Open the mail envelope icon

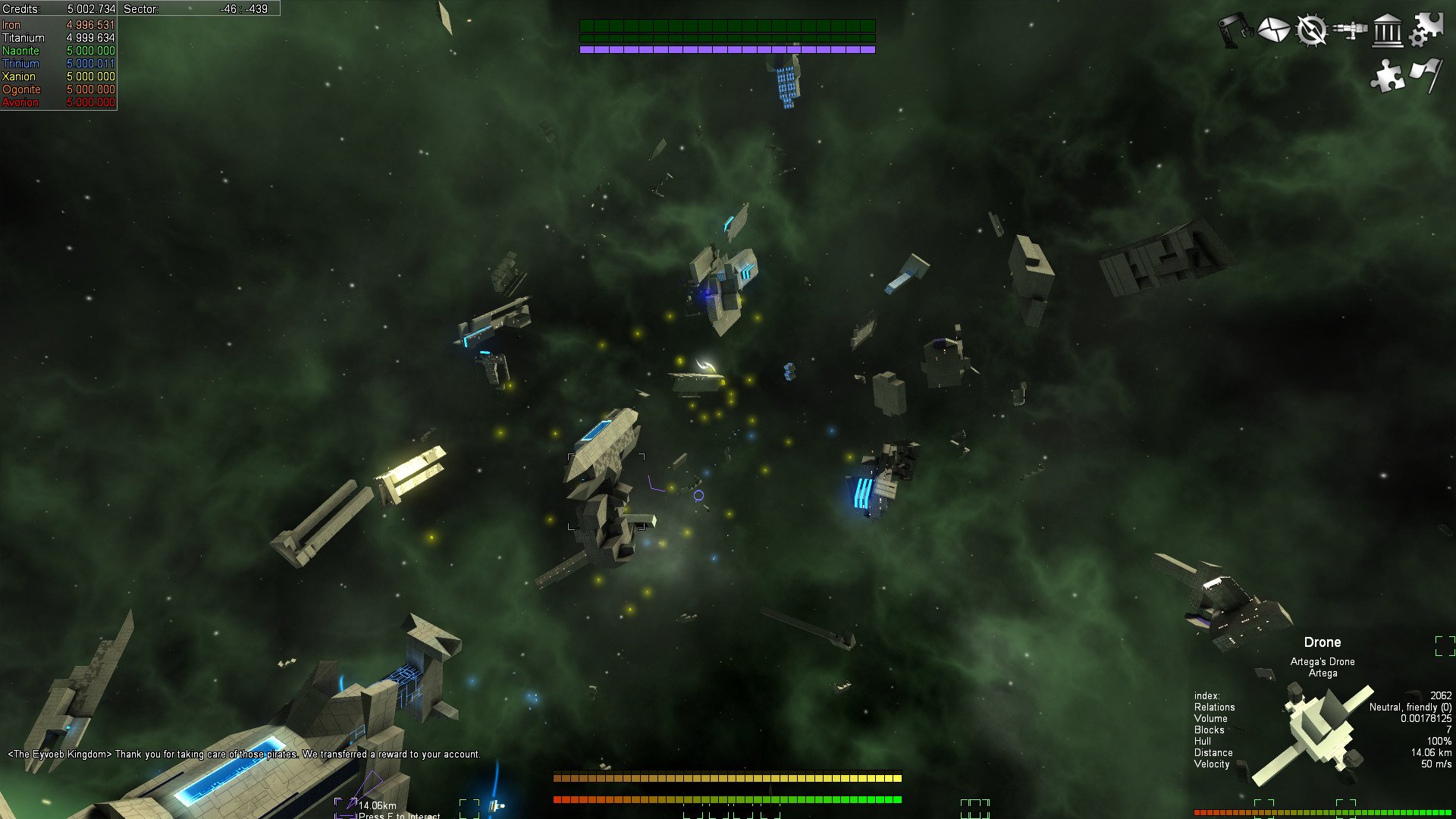tap(1273, 30)
